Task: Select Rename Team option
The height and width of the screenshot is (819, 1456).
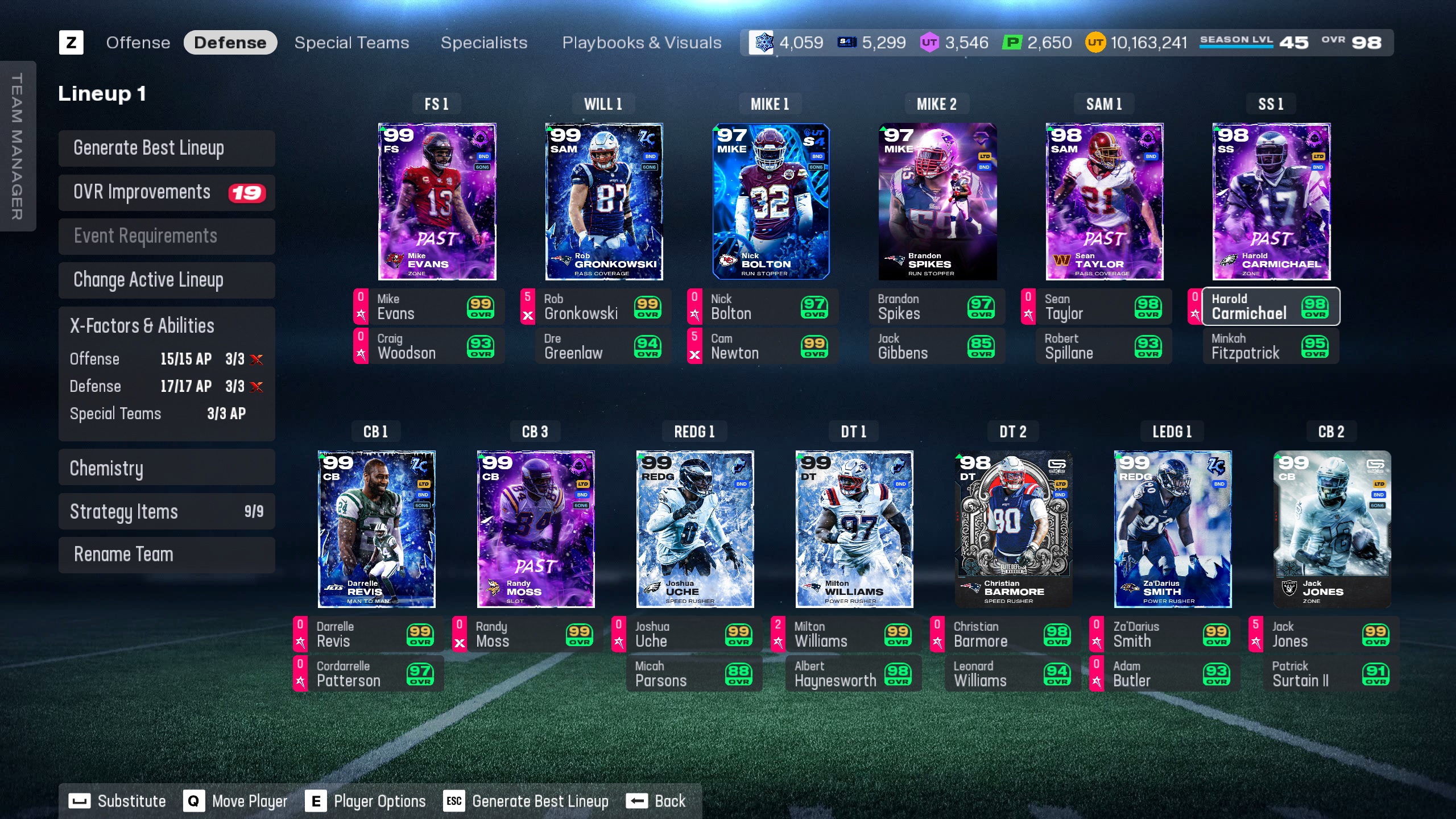Action: pos(167,555)
